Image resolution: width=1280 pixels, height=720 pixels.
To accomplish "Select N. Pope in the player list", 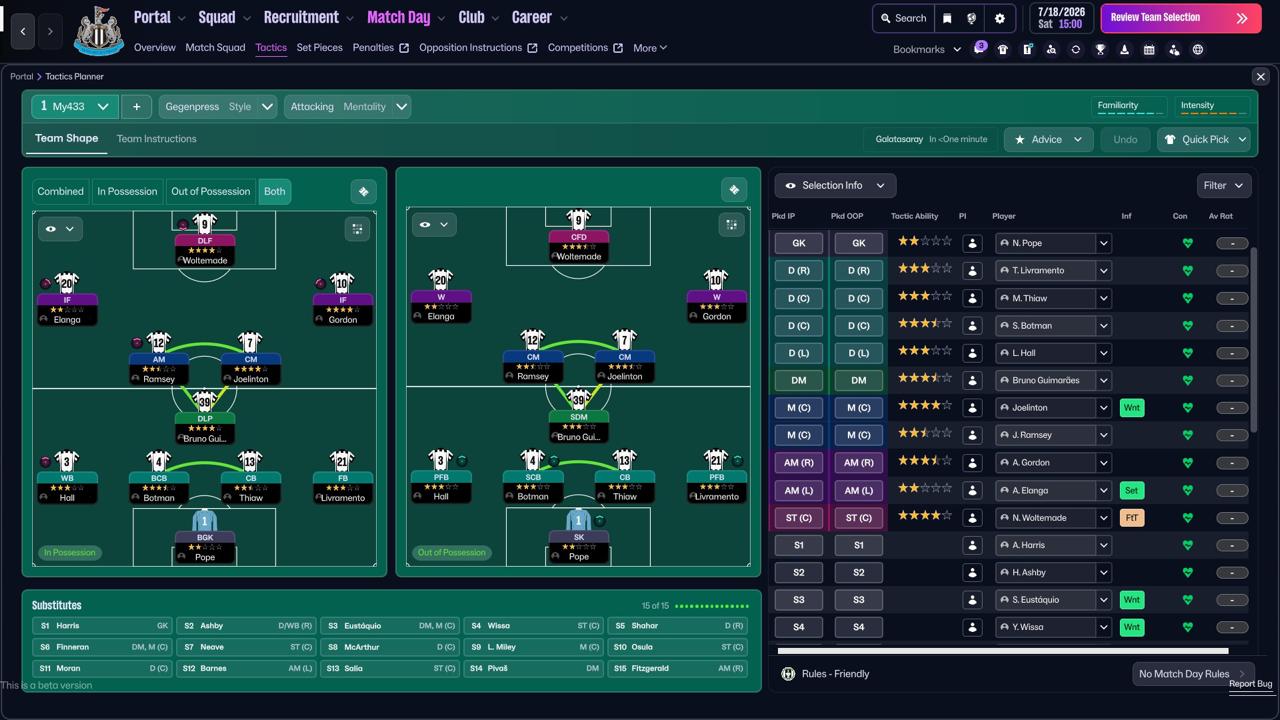I will point(1044,243).
